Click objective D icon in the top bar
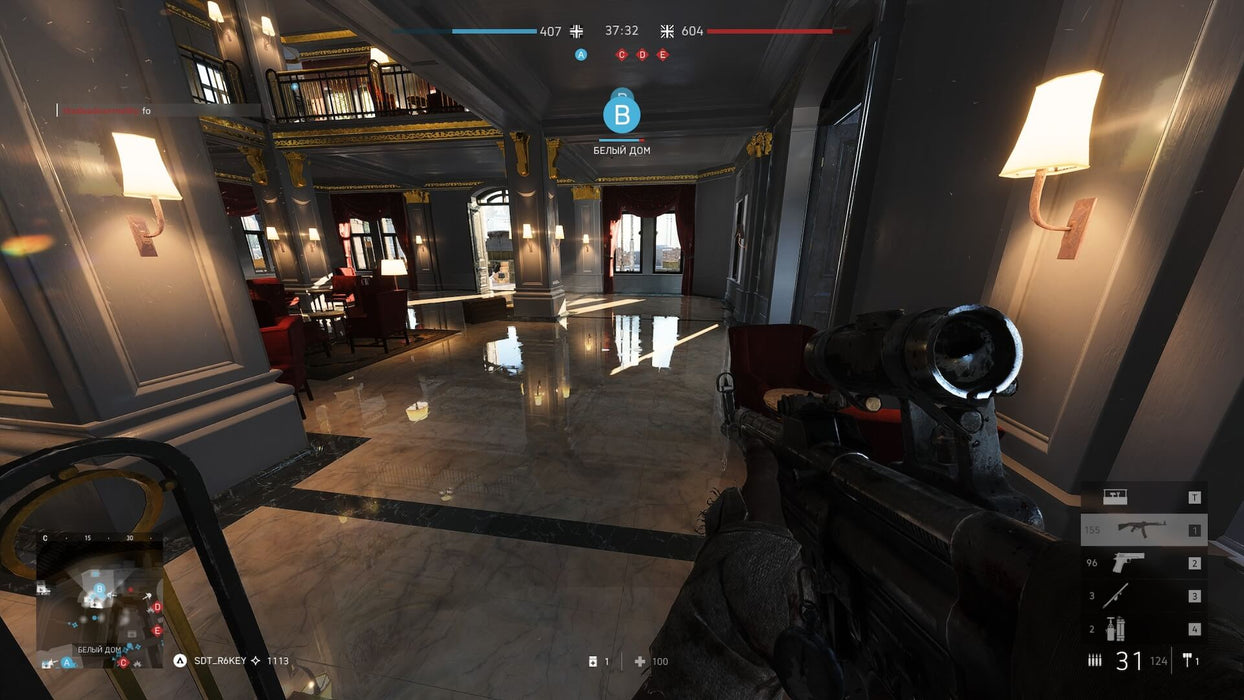 pyautogui.click(x=642, y=55)
